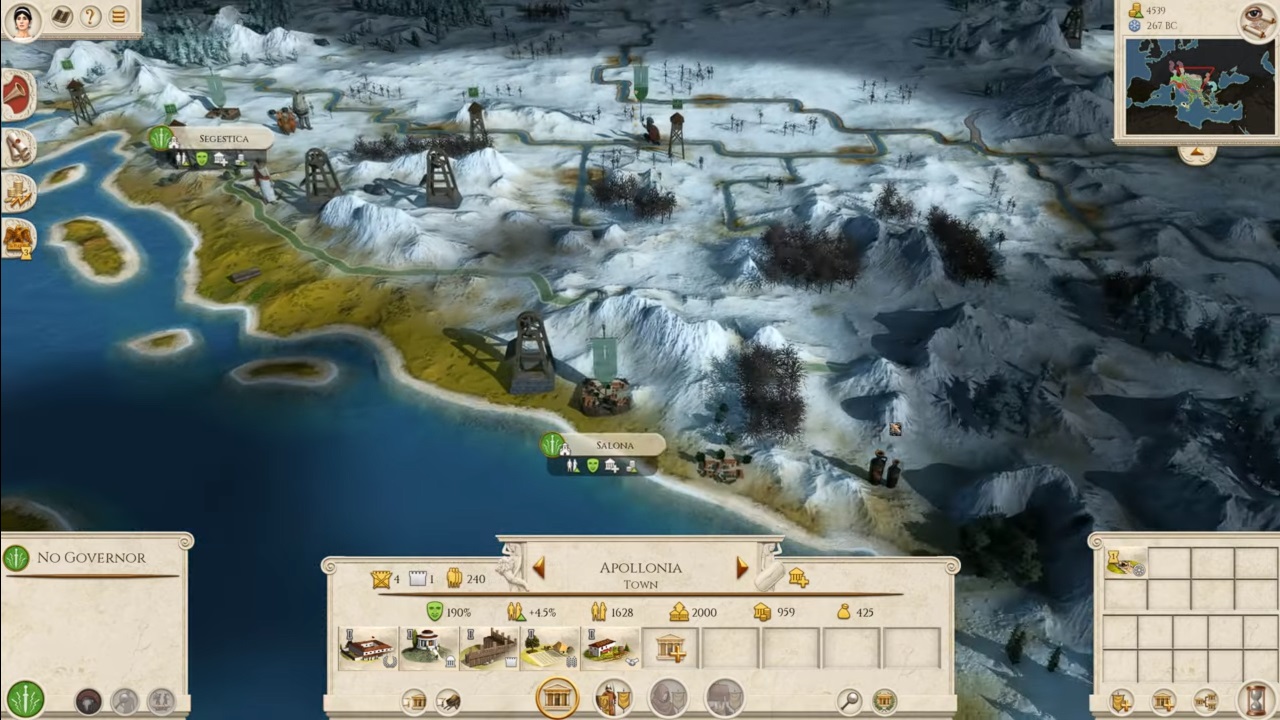Click the right arrow to view next settlement
The height and width of the screenshot is (720, 1280).
point(741,568)
